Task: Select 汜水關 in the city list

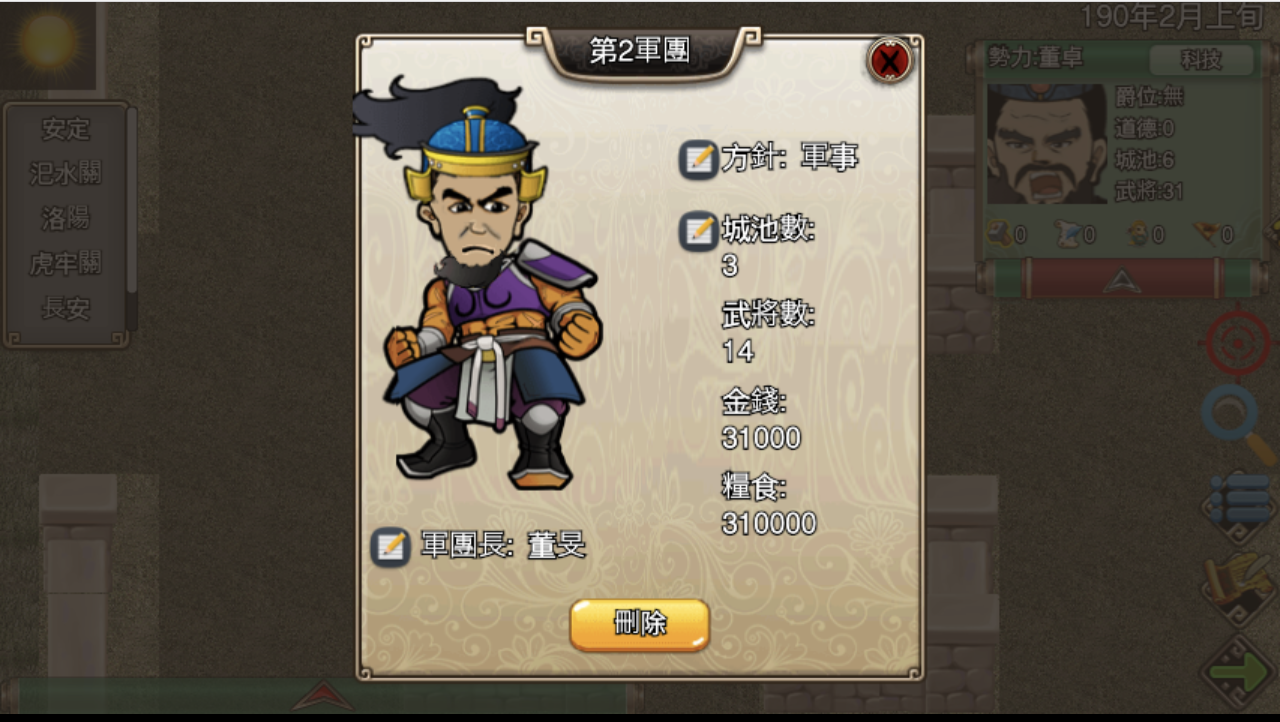Action: (66, 174)
